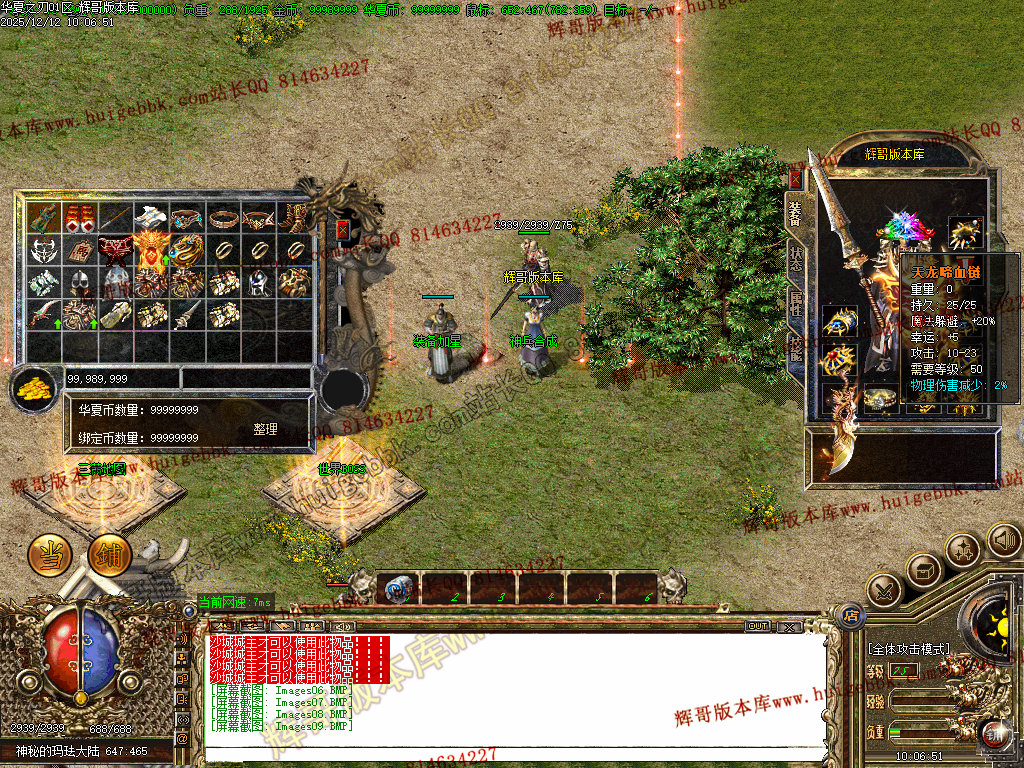Select the flaming orange armor item in the bag
This screenshot has width=1024, height=768.
pos(150,249)
